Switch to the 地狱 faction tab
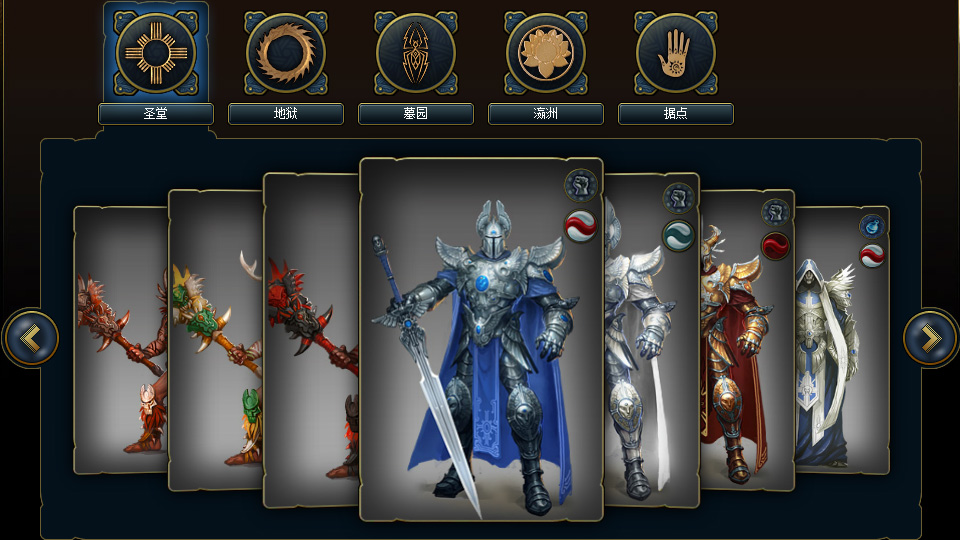This screenshot has width=960, height=540. click(x=285, y=53)
